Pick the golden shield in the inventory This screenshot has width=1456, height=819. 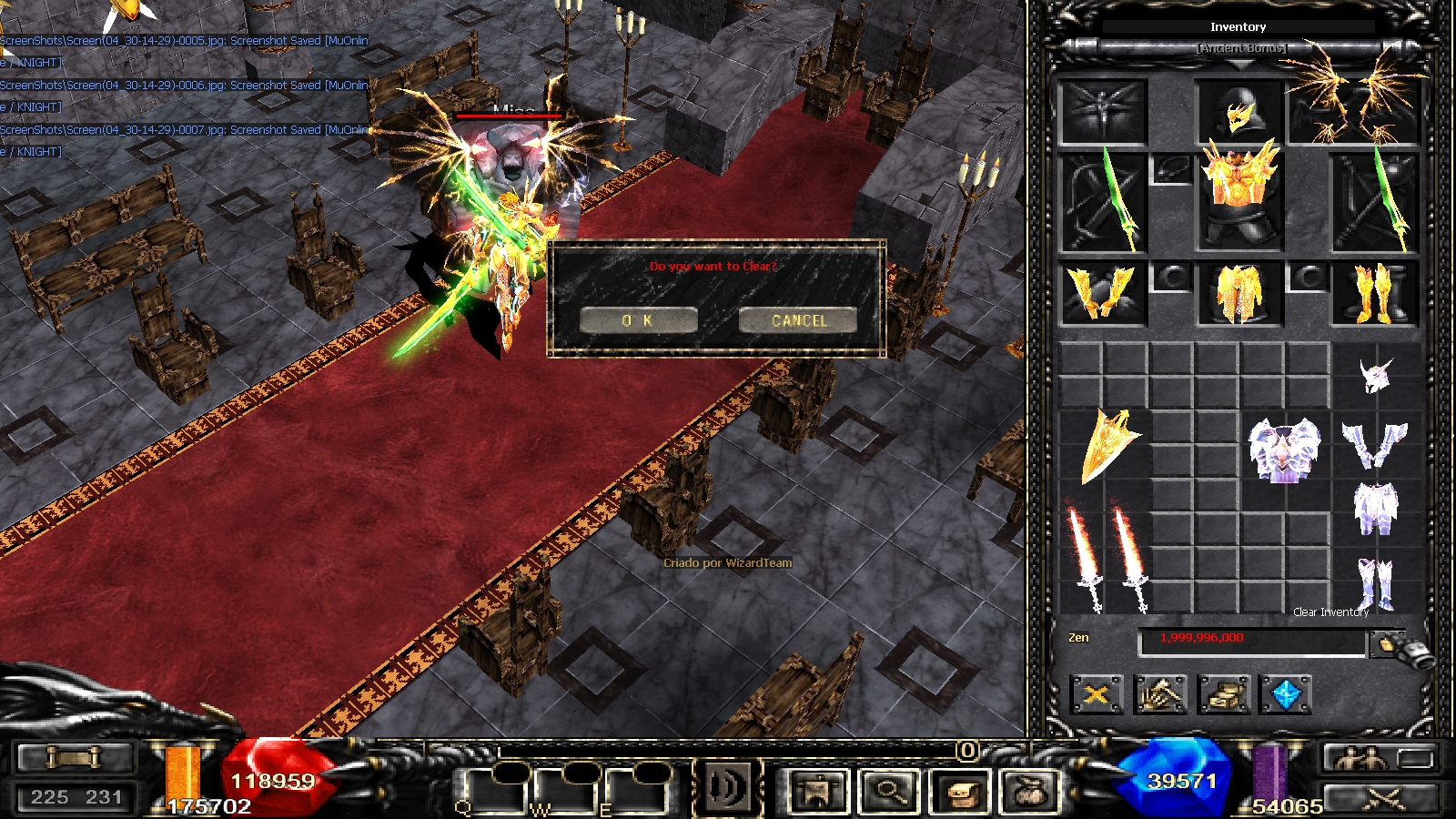[1107, 446]
